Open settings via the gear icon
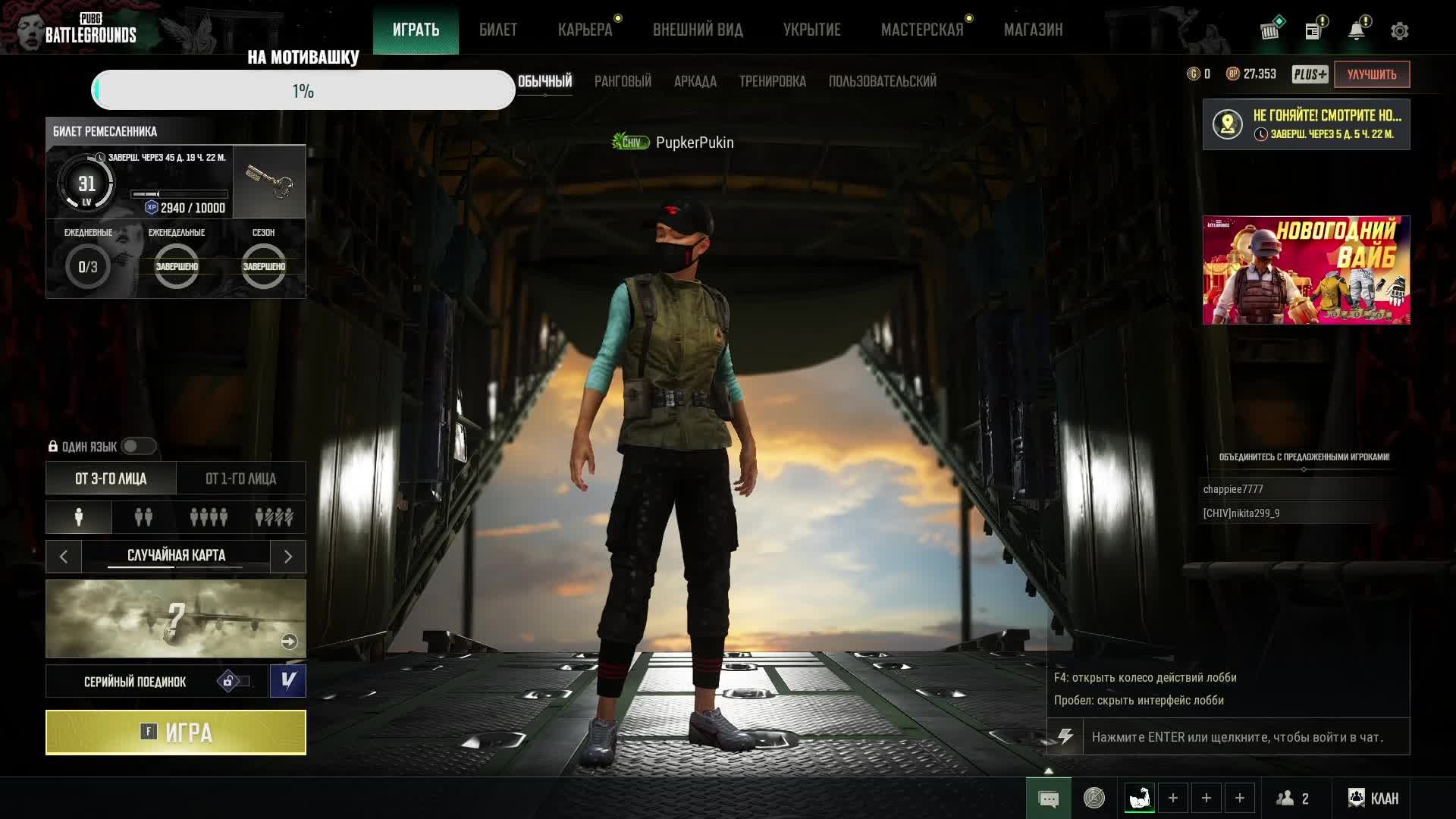This screenshot has width=1456, height=819. click(x=1399, y=31)
